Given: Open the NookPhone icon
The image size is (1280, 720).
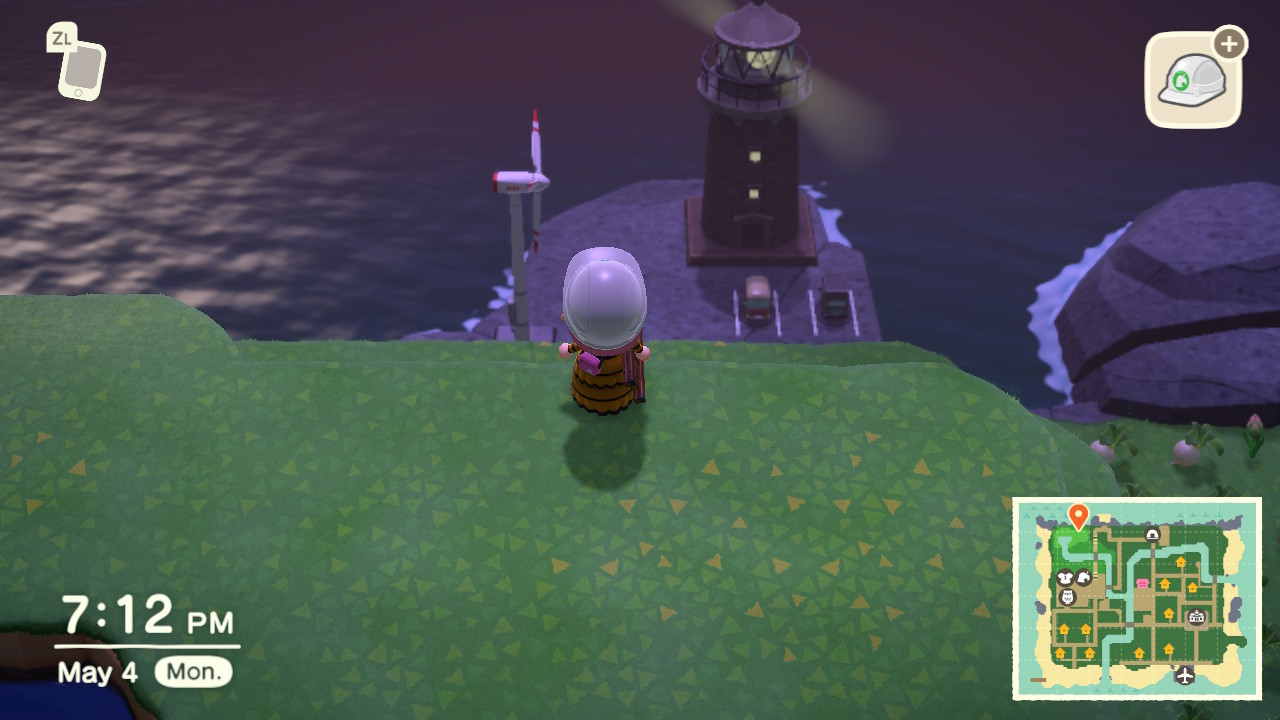Looking at the screenshot, I should pos(80,67).
